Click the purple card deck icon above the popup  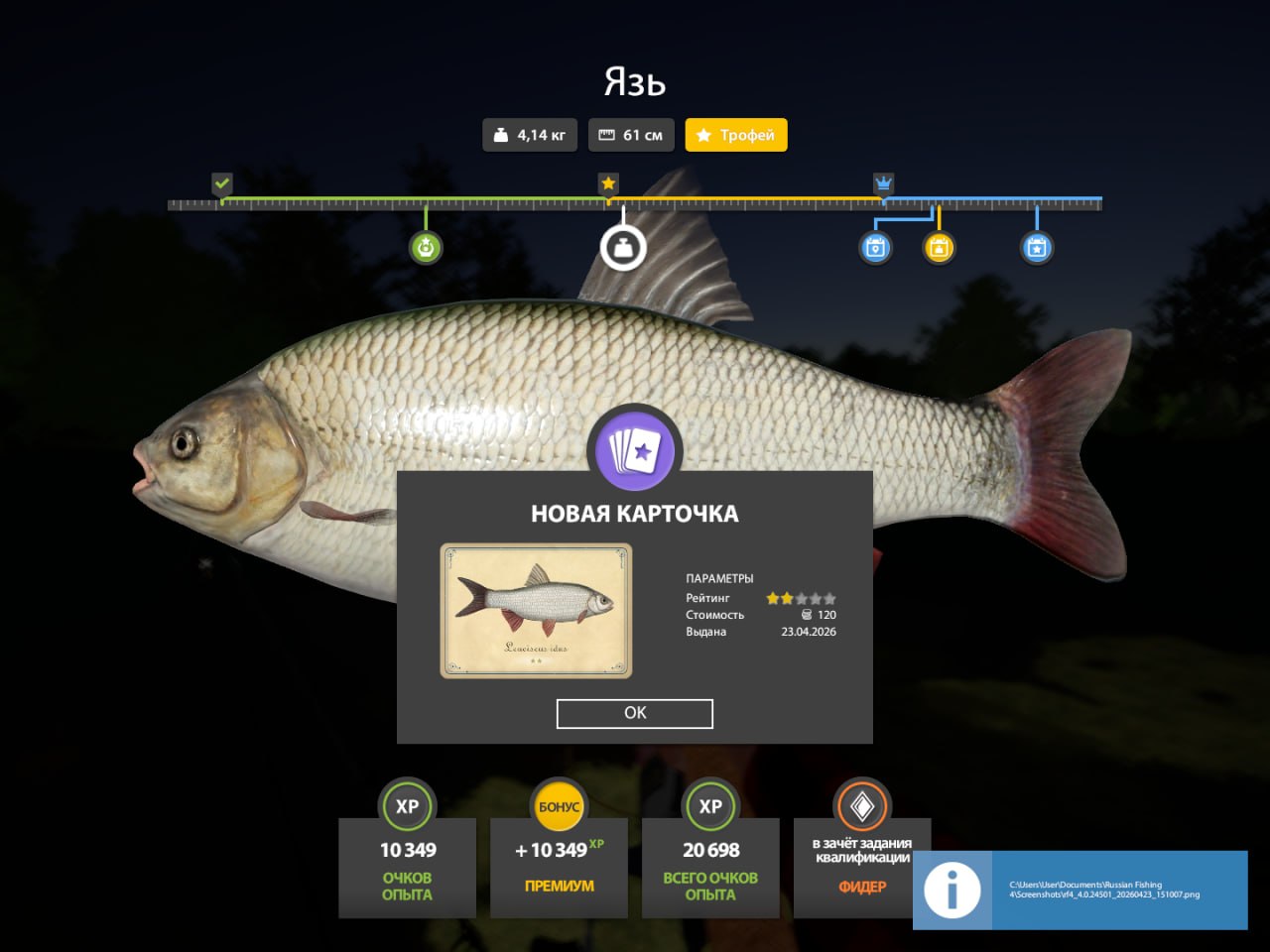point(635,450)
